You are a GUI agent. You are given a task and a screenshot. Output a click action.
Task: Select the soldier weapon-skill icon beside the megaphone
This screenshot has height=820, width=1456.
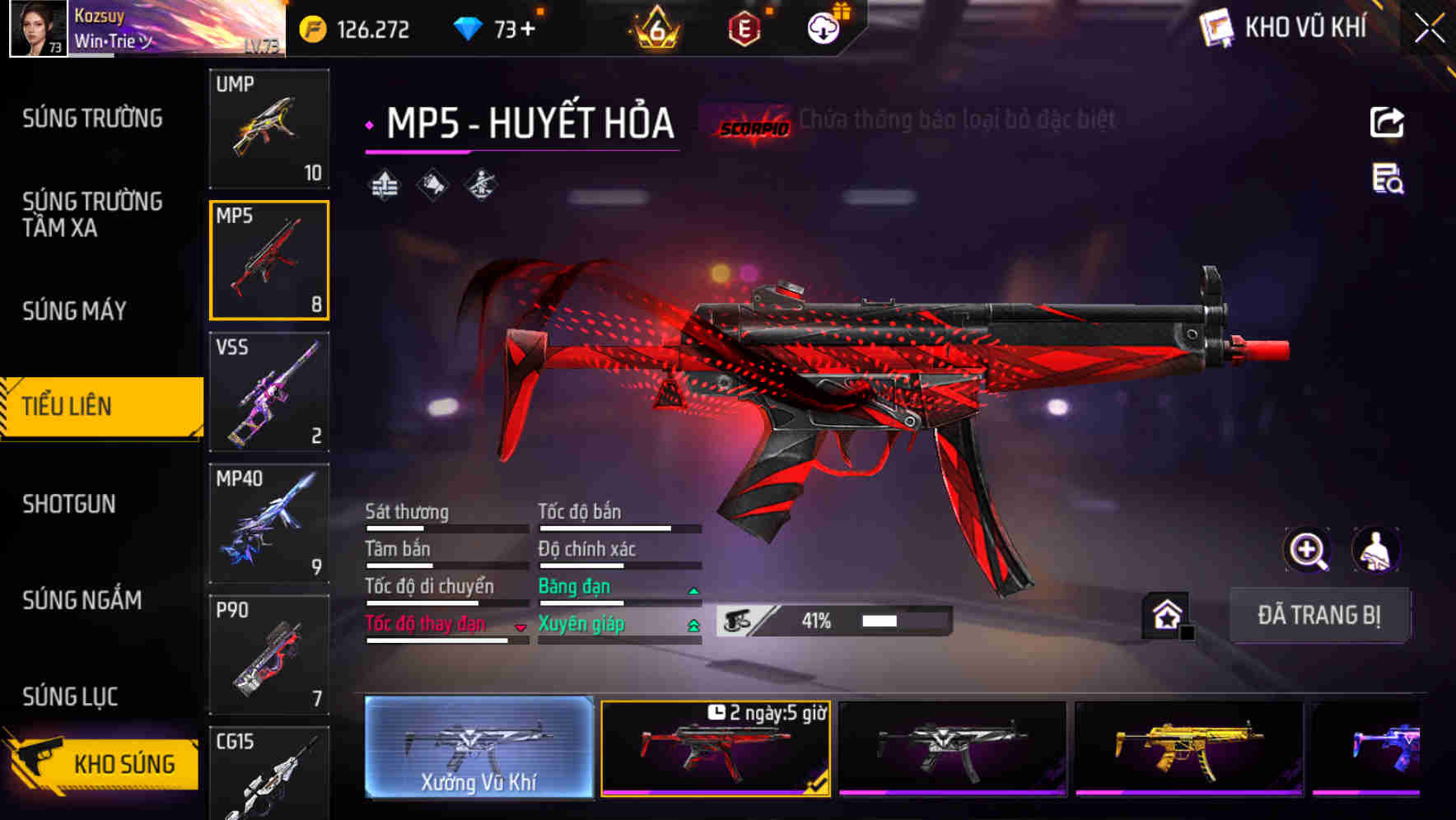click(x=479, y=183)
